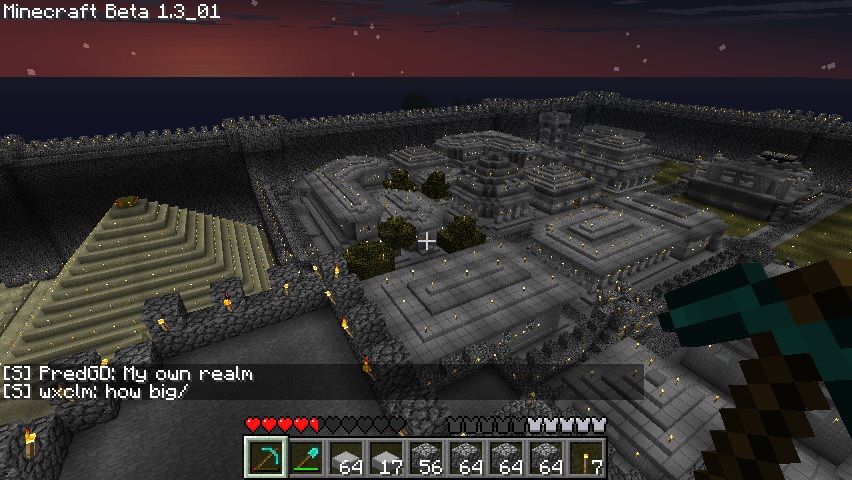
Task: Select the diamond pickaxe hotbar slot
Action: tap(265, 456)
